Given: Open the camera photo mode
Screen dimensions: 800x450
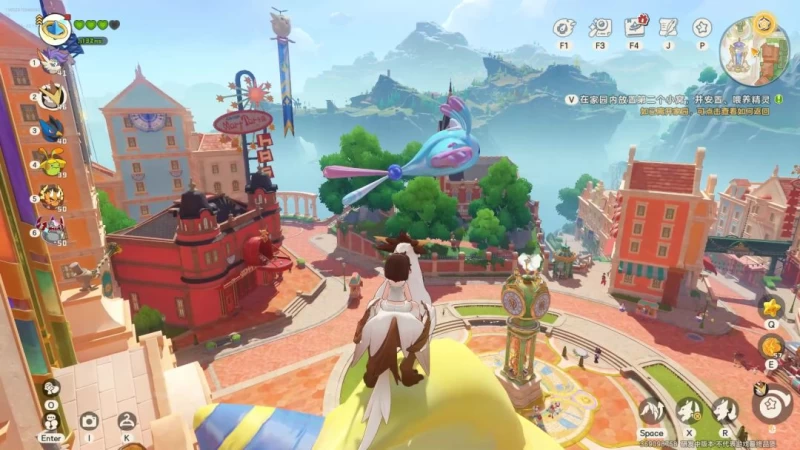Looking at the screenshot, I should tap(89, 421).
